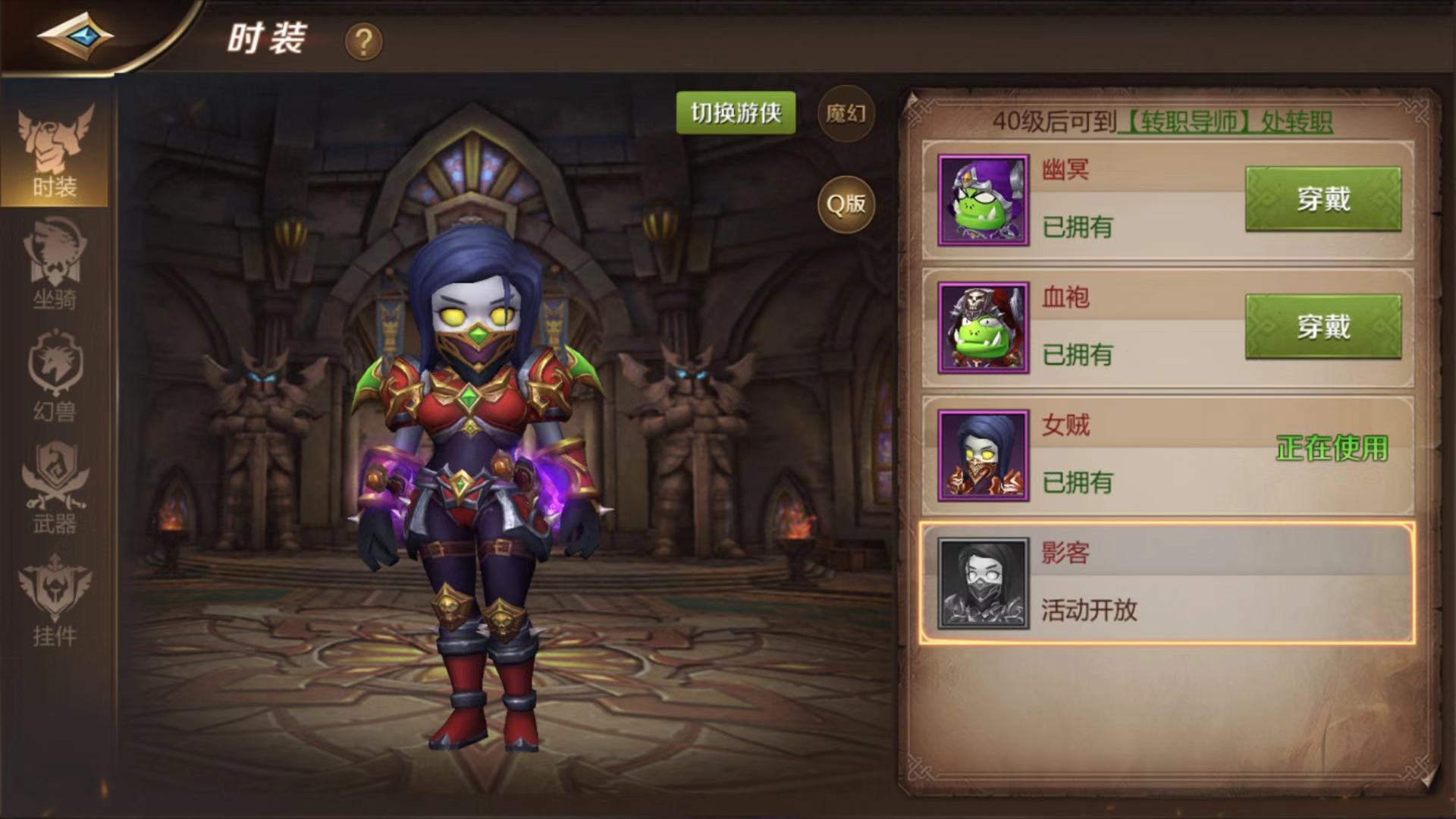Click the 幽冥 costume thumbnail
The width and height of the screenshot is (1456, 819).
coord(982,199)
